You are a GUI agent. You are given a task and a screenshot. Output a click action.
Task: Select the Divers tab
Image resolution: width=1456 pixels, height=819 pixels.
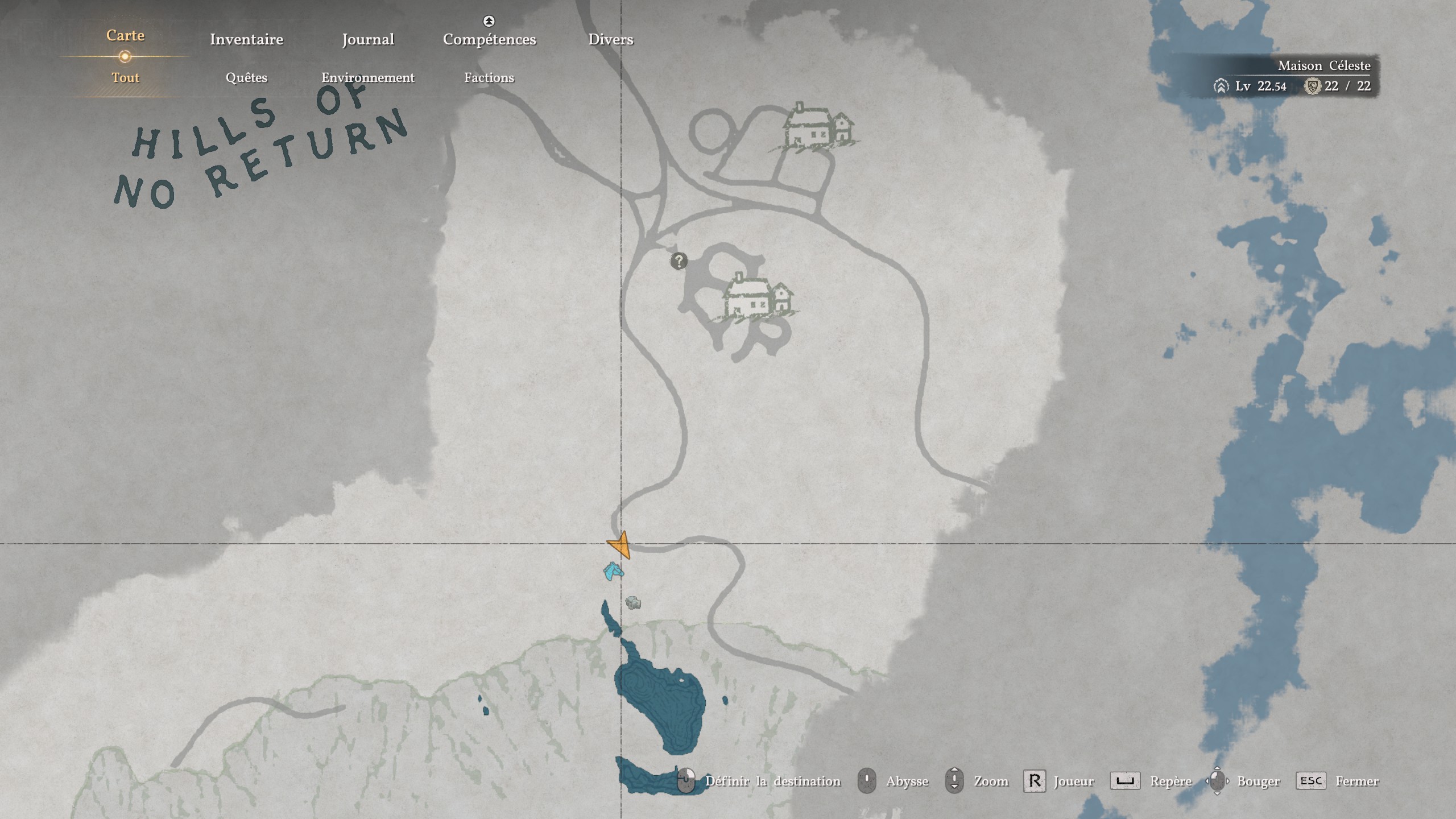click(610, 39)
